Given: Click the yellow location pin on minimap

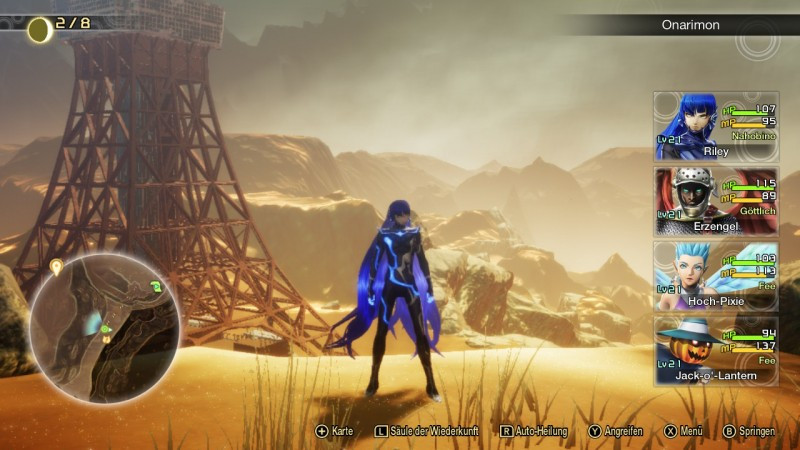Looking at the screenshot, I should (x=57, y=267).
